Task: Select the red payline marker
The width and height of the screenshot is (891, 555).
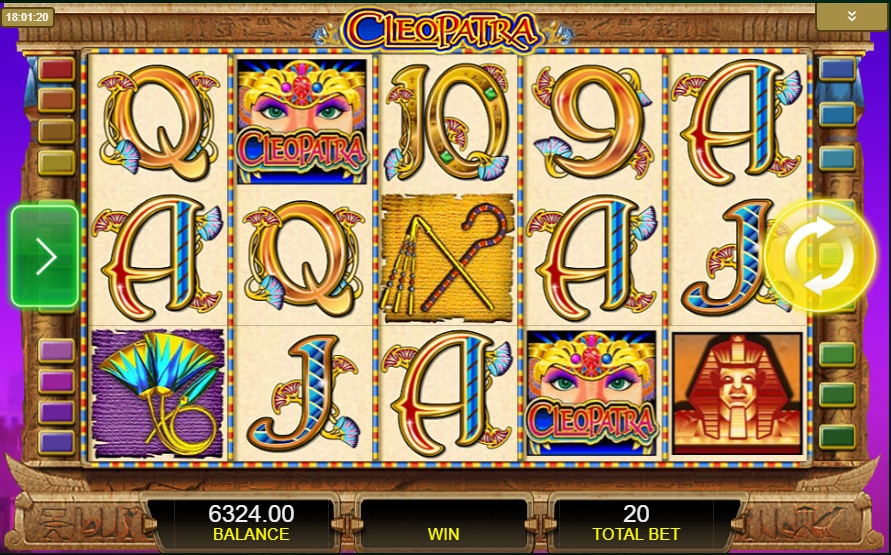Action: click(56, 69)
